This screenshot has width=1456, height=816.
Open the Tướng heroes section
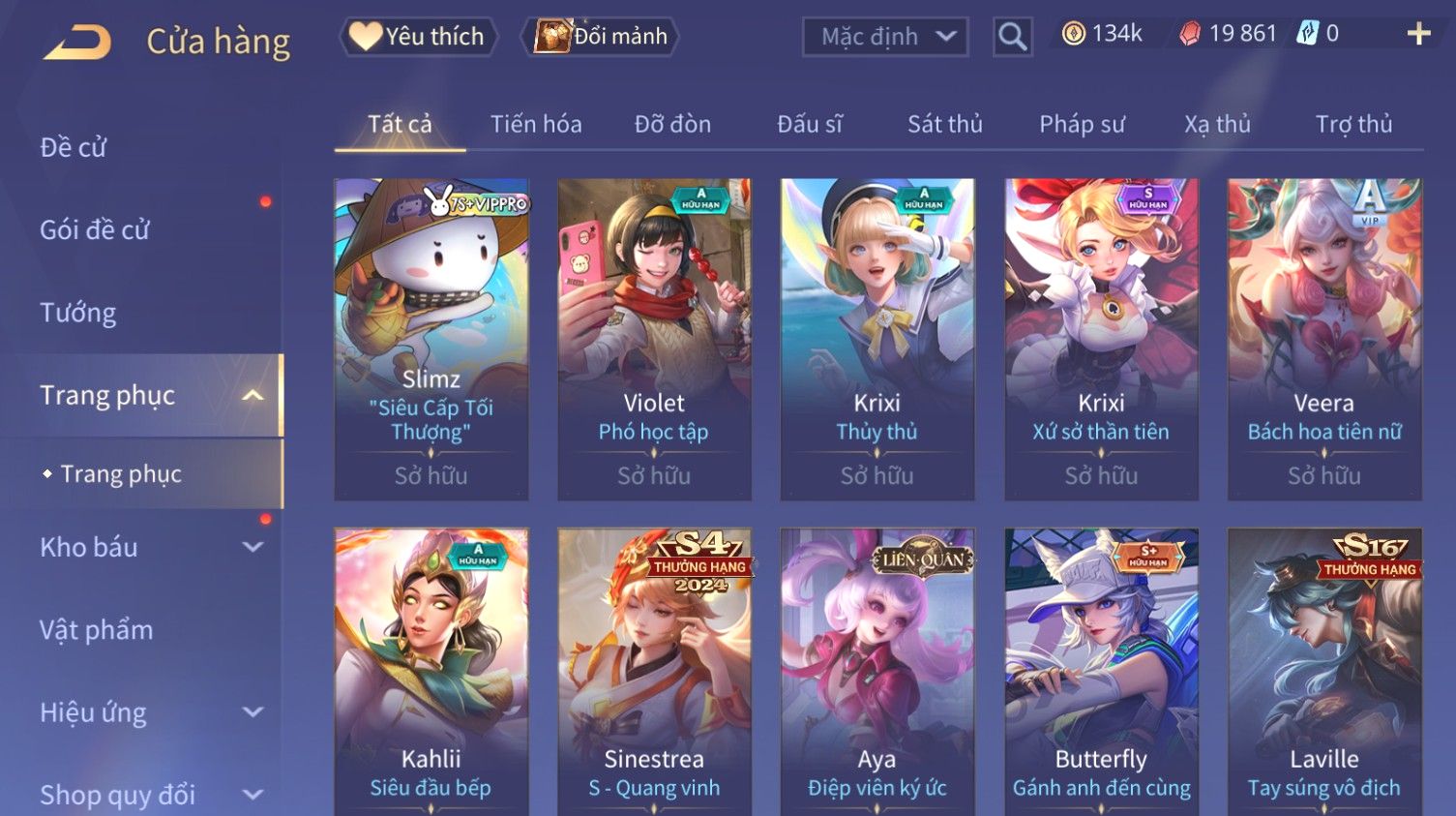click(x=78, y=313)
